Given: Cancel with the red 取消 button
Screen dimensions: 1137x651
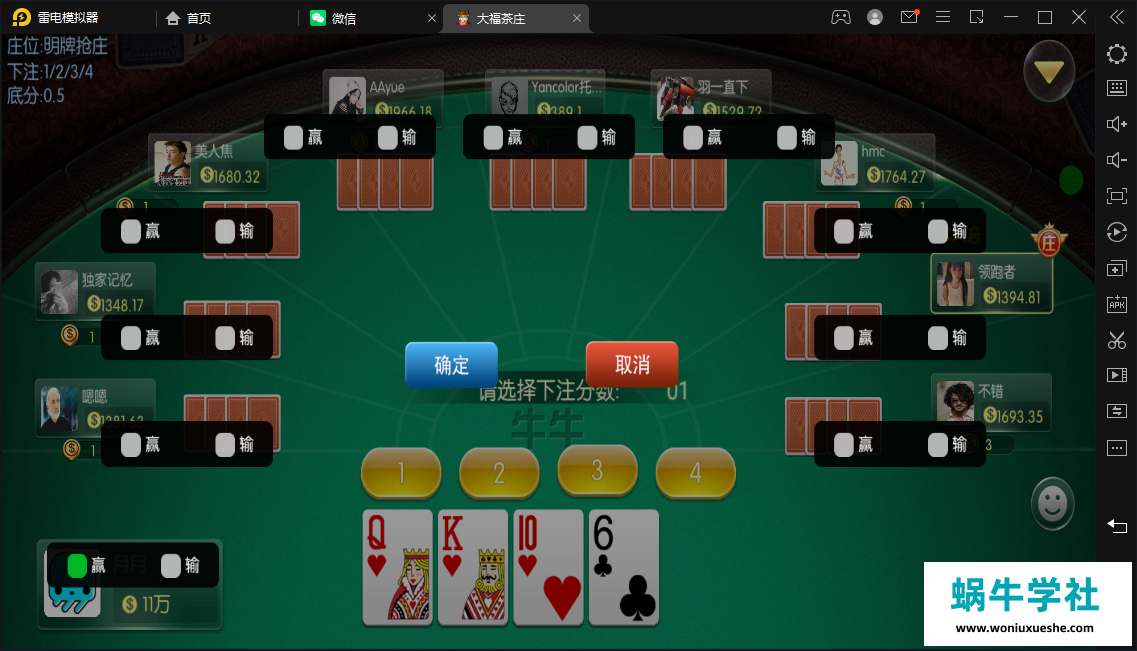Looking at the screenshot, I should [x=631, y=365].
